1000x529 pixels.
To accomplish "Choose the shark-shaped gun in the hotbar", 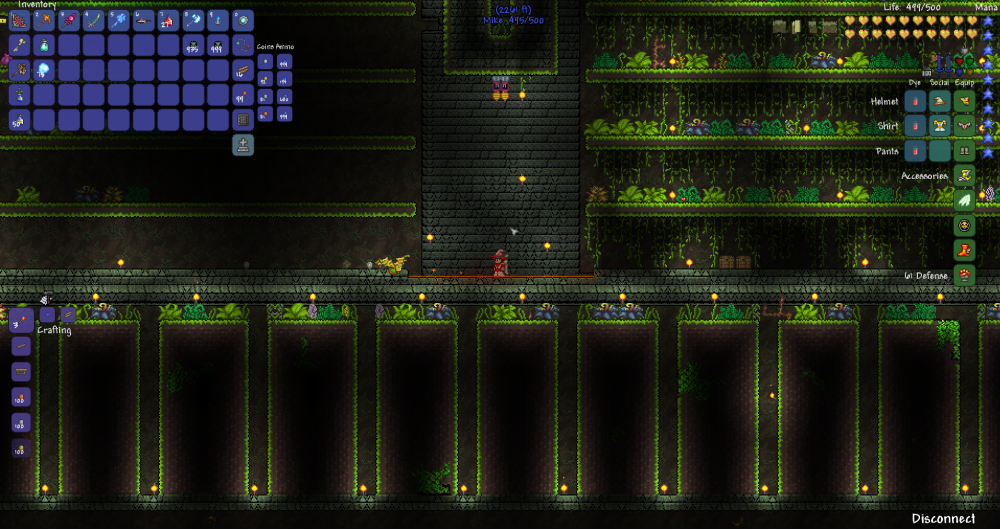I will [x=145, y=20].
